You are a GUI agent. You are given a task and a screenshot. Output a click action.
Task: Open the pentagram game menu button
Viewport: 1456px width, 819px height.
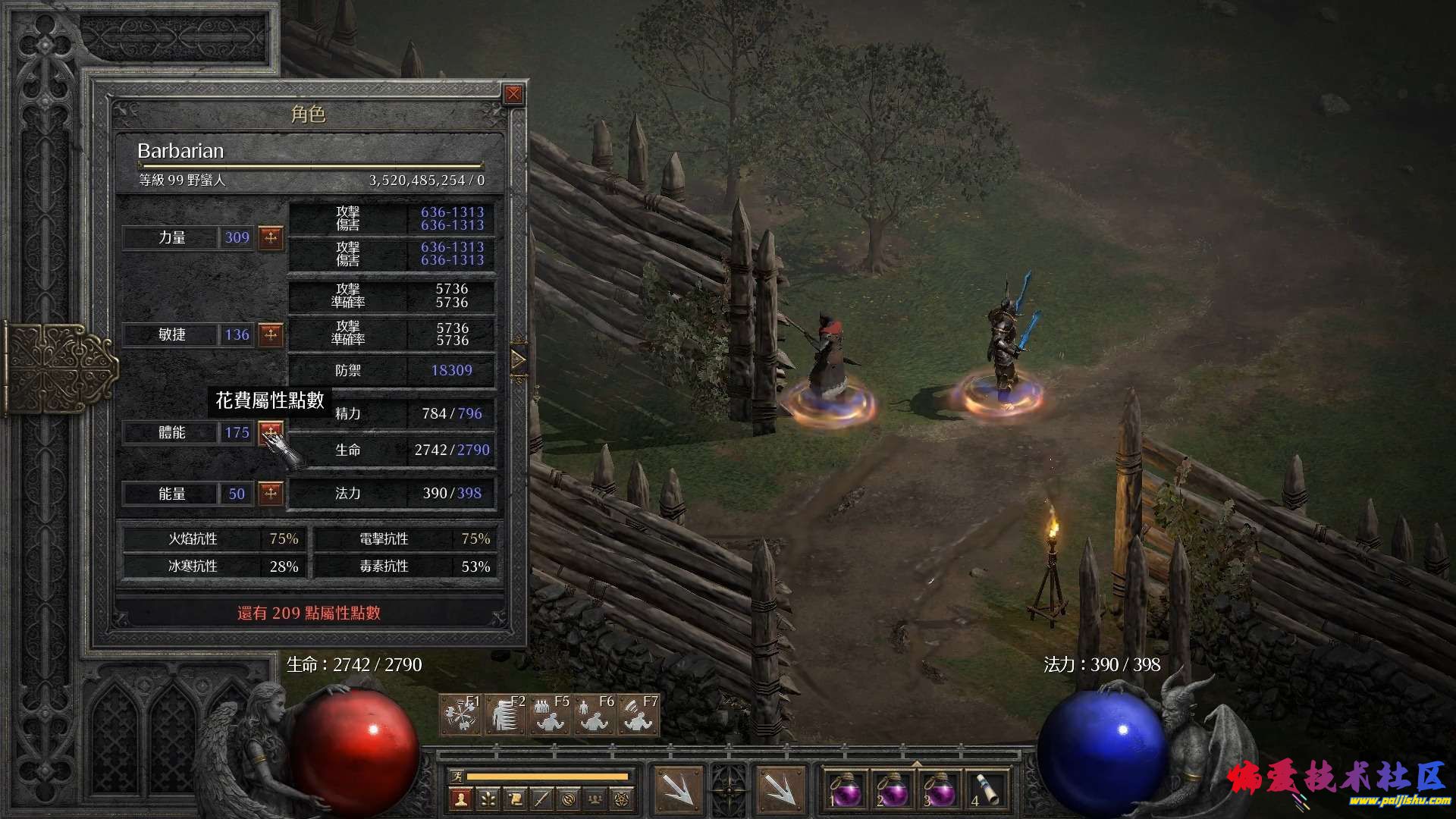pos(623,799)
